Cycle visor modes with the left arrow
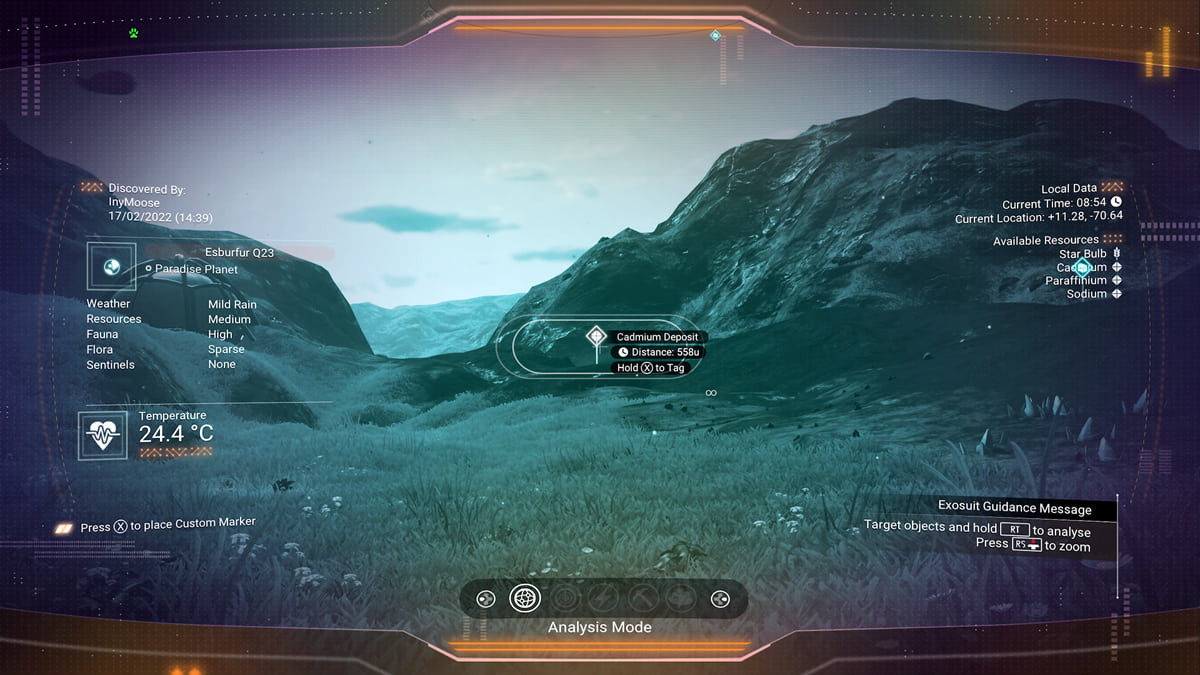This screenshot has width=1200, height=675. [x=485, y=599]
